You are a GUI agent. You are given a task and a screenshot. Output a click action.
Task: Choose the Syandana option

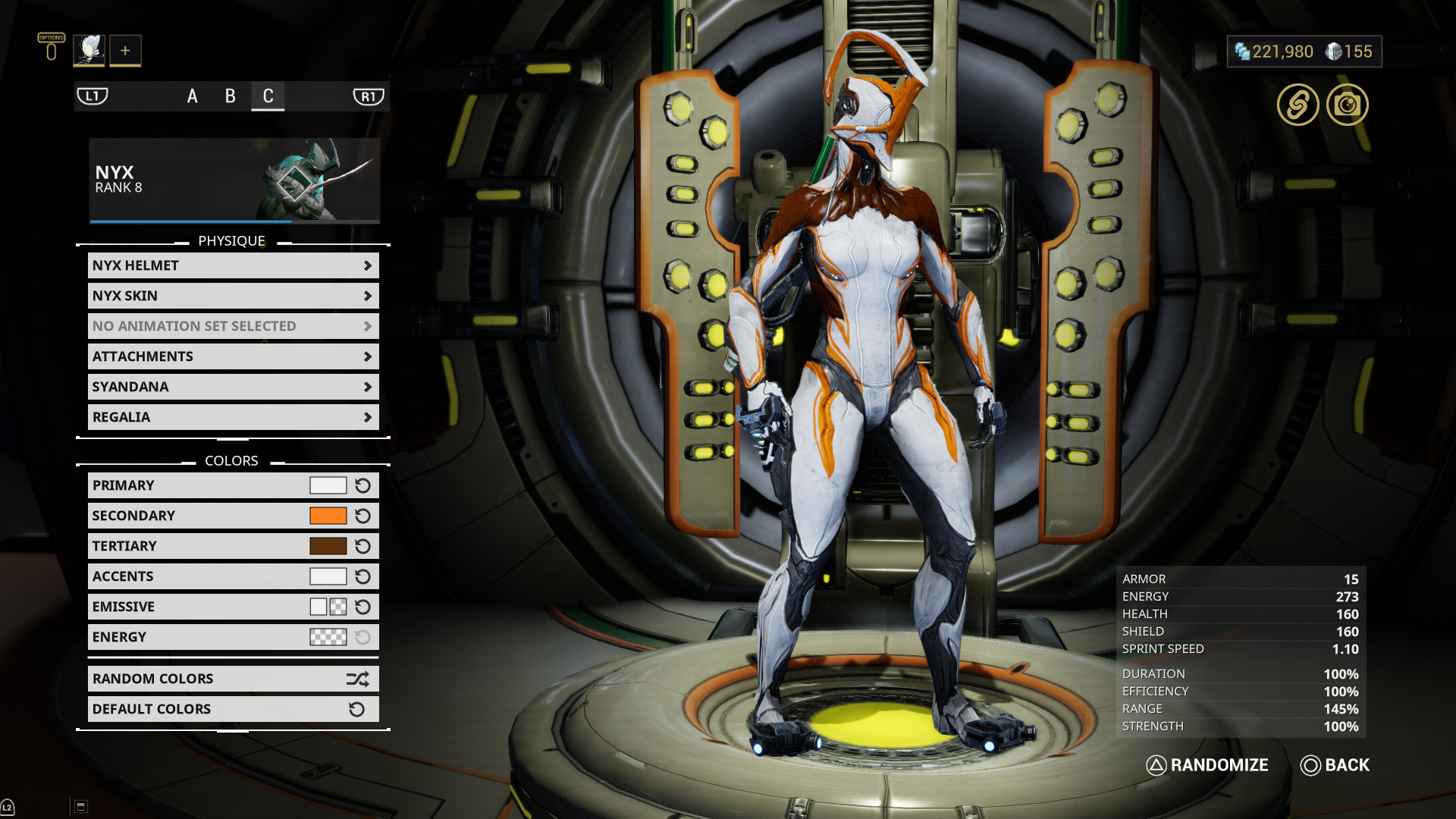coord(233,387)
